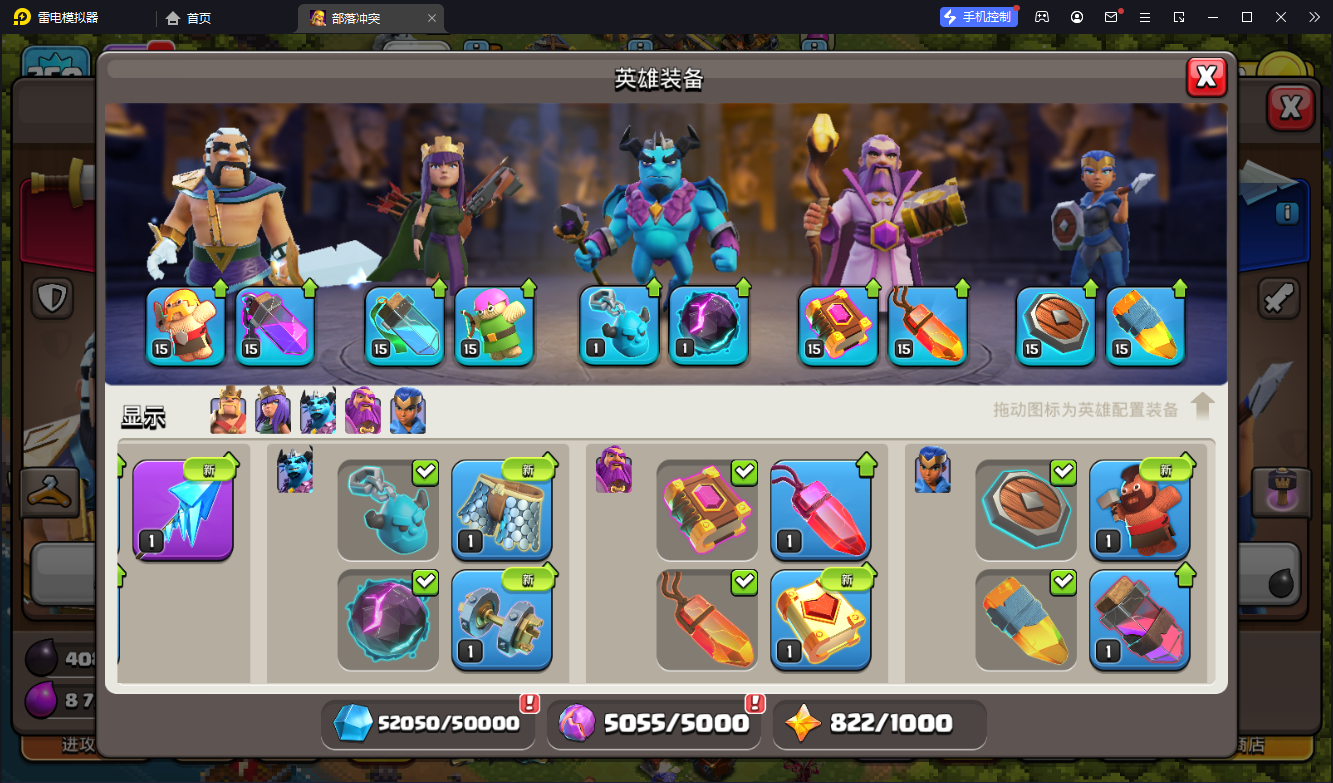
Task: Select the new Hog Rider Puppet item
Action: click(1139, 509)
